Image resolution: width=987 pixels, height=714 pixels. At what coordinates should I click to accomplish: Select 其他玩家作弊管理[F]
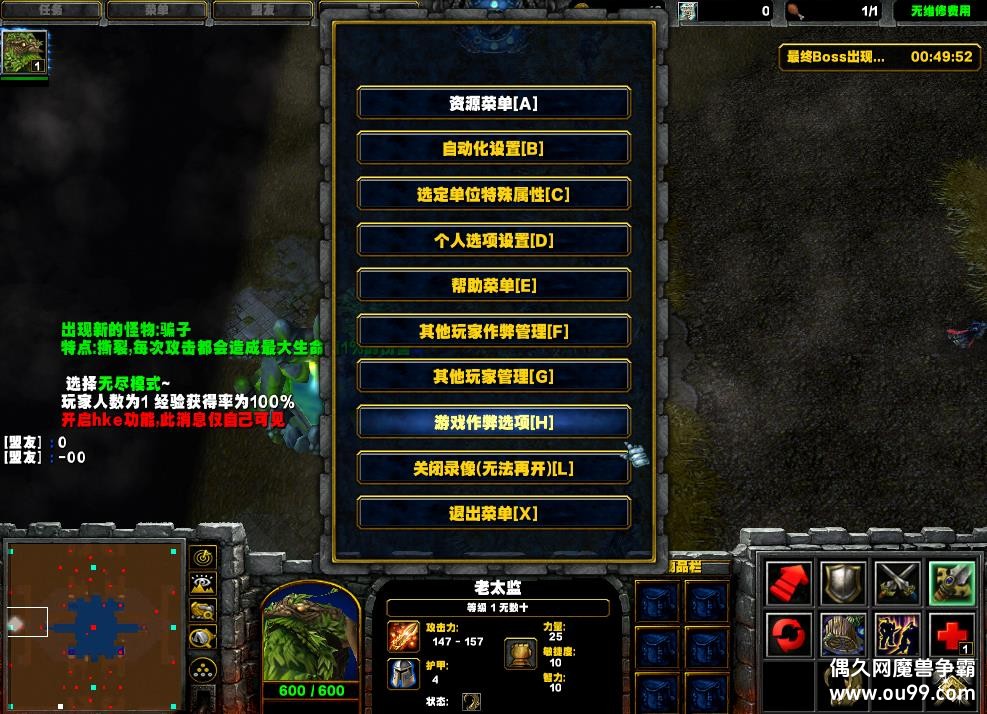pyautogui.click(x=493, y=331)
